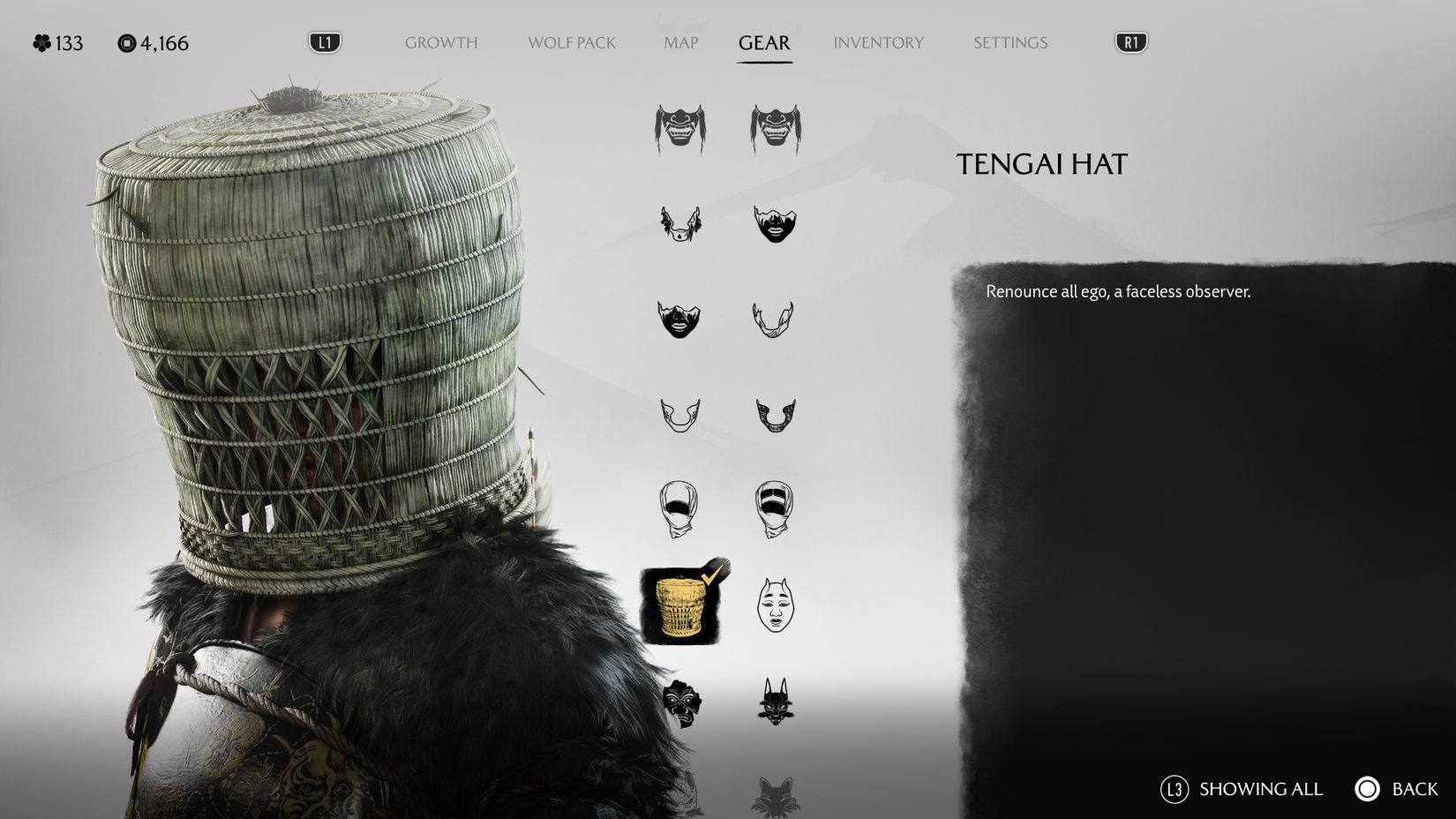Select the white hannya noh mask
This screenshot has height=819, width=1456.
tap(775, 605)
